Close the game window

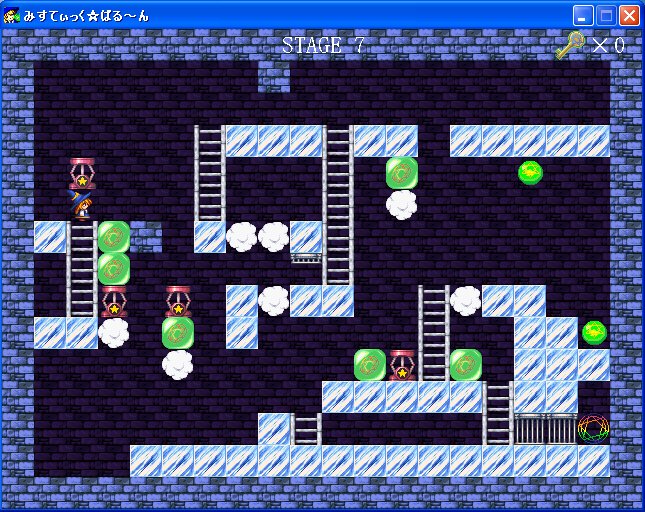click(629, 15)
